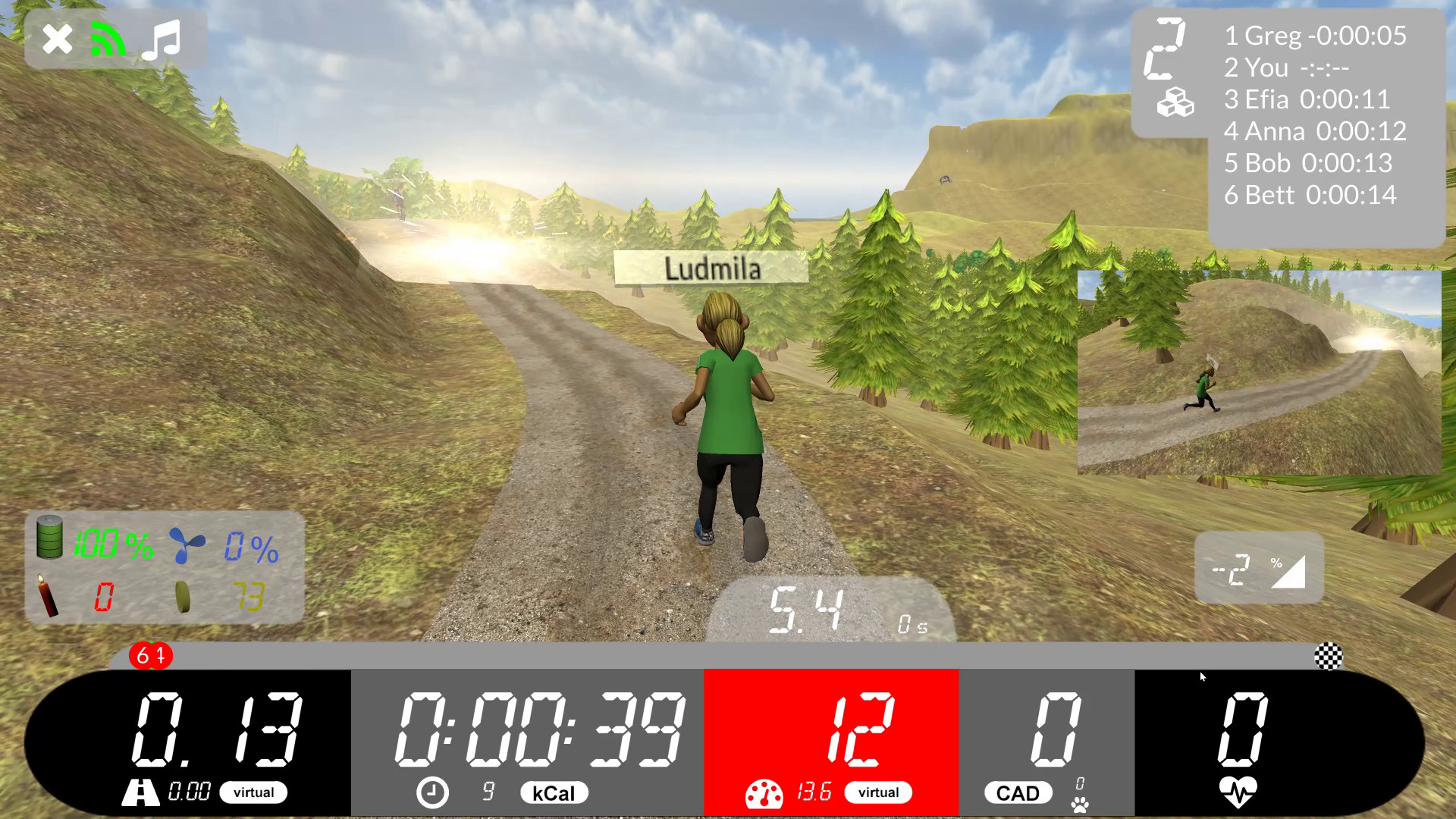
Task: Click the slope gradient percent panel
Action: [1259, 569]
